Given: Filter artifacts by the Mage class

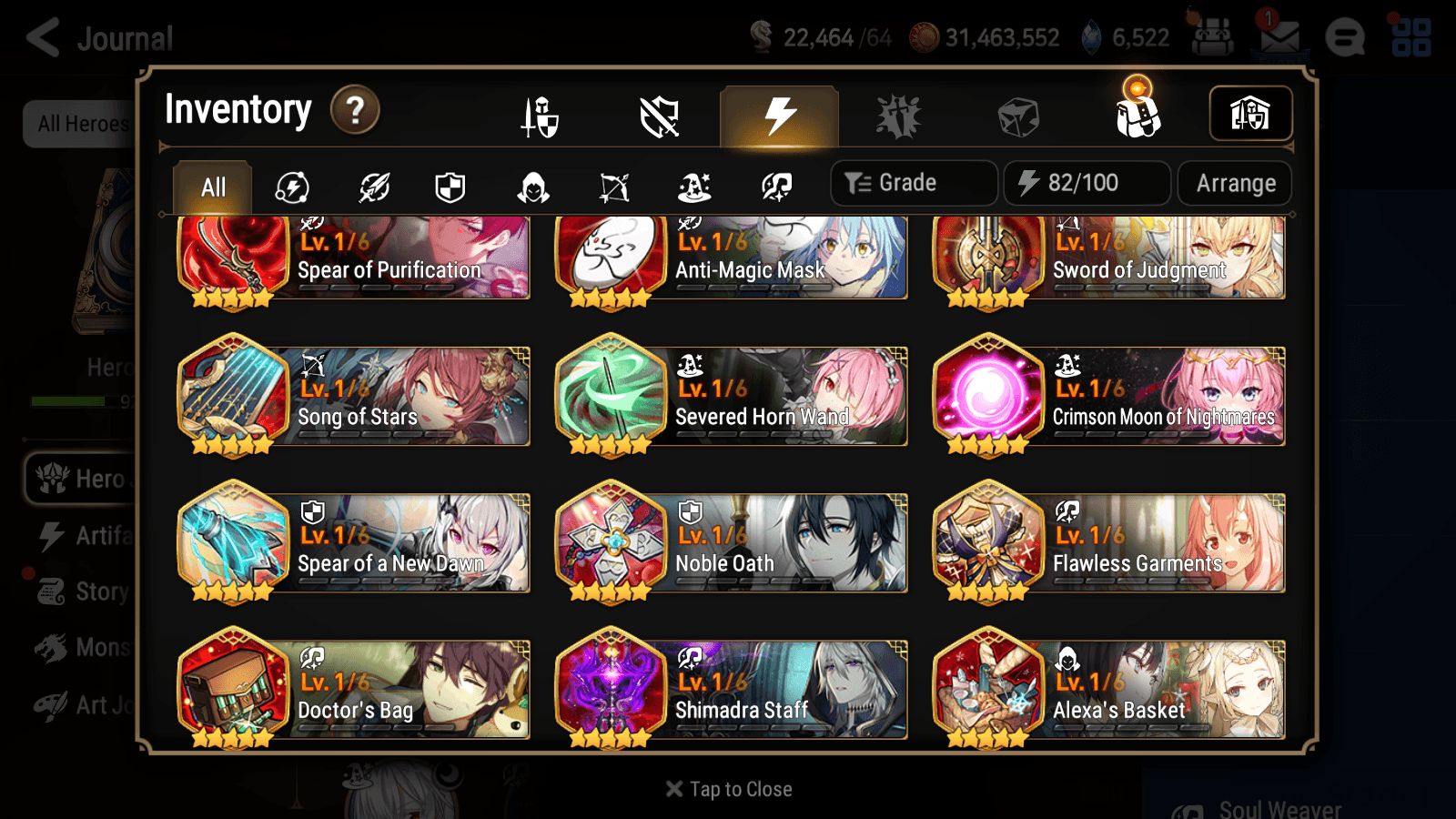Looking at the screenshot, I should (x=694, y=187).
